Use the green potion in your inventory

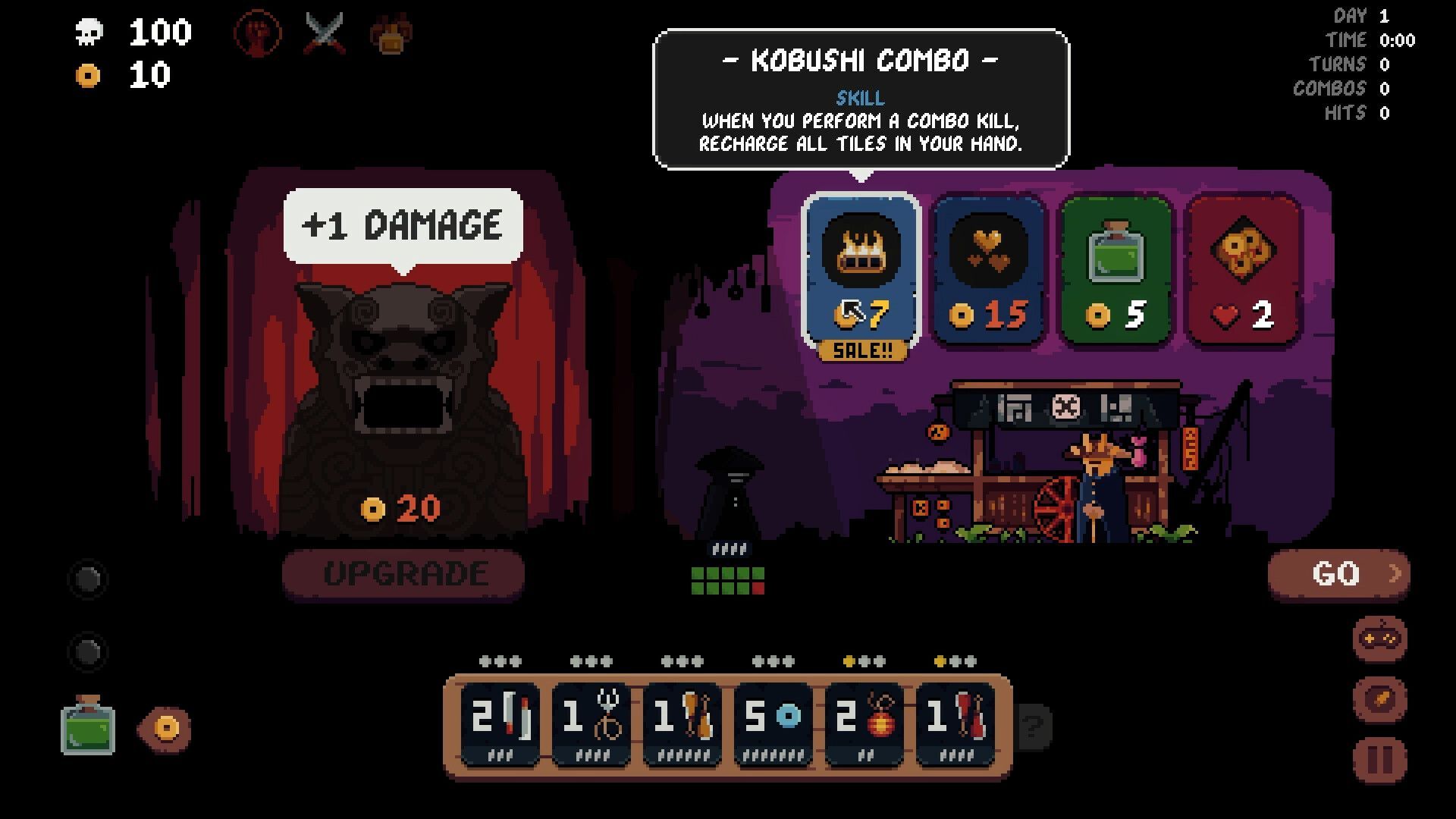pos(88,728)
